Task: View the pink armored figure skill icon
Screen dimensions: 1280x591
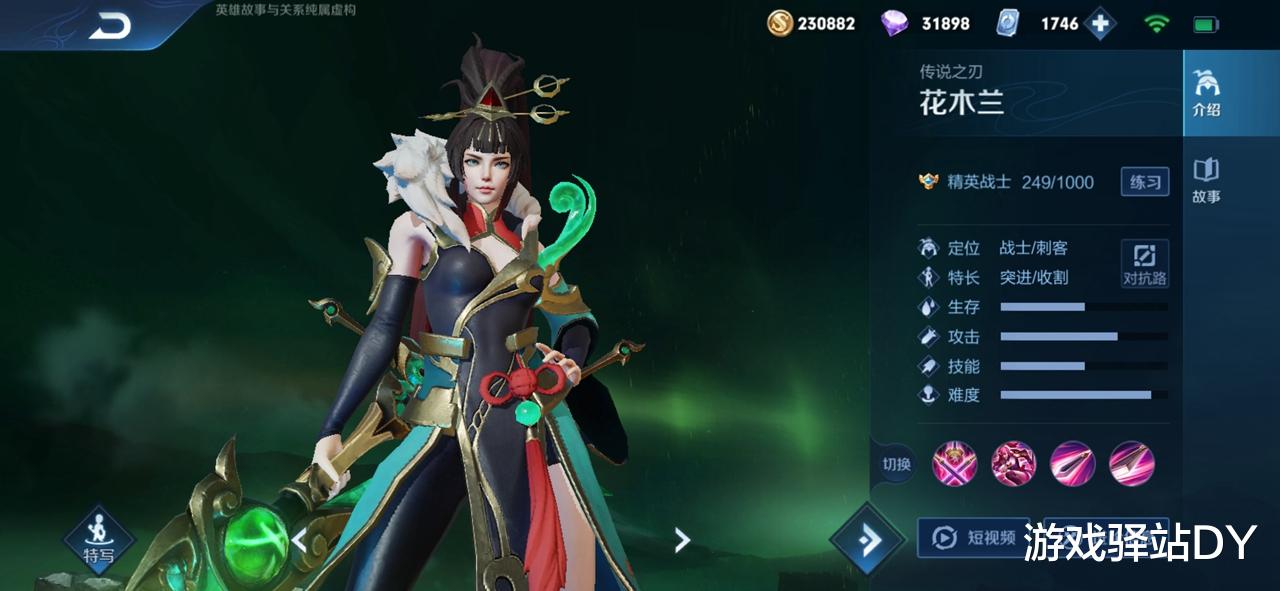Action: point(1013,464)
